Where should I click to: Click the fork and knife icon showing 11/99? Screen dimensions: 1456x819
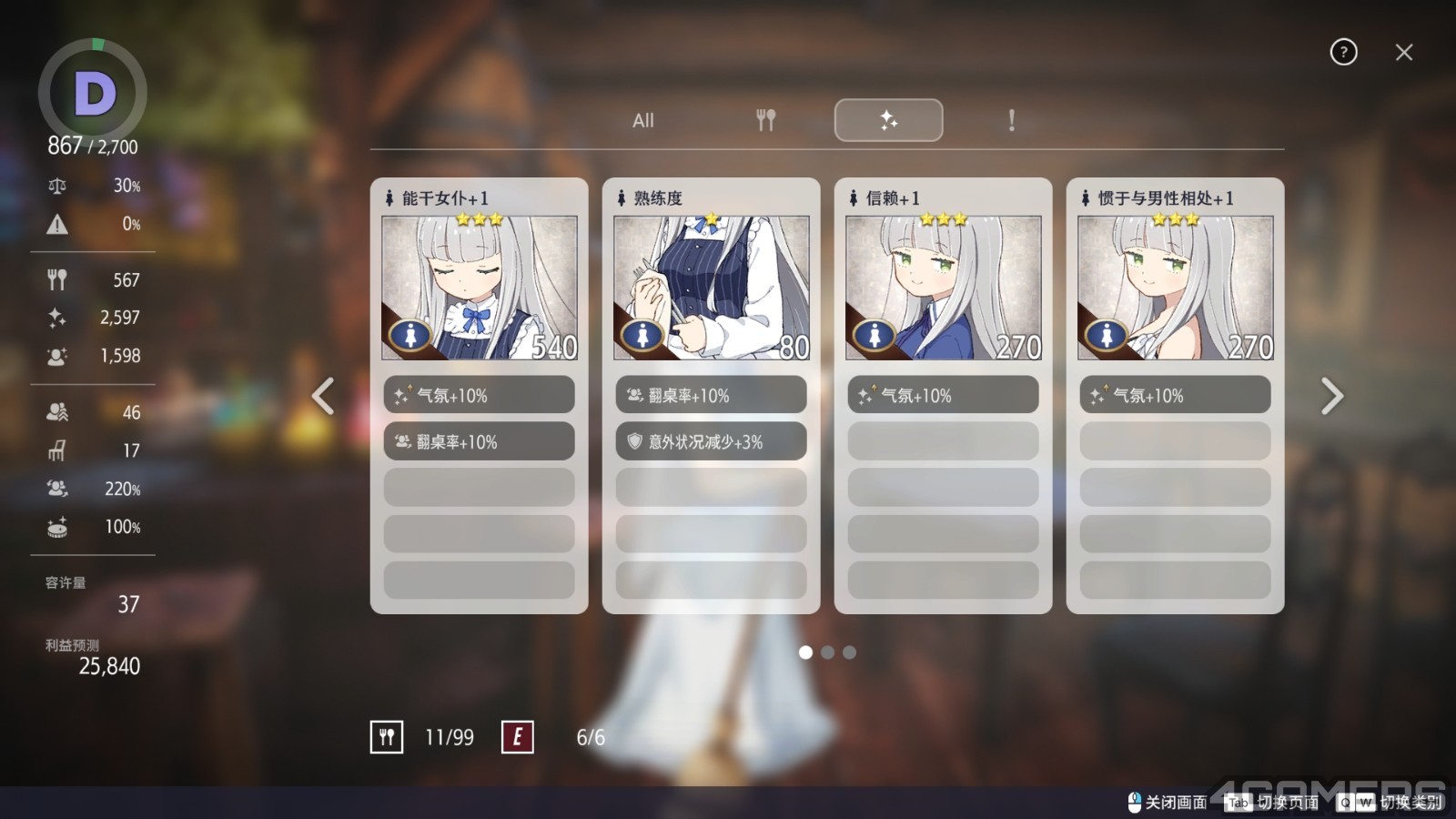387,737
